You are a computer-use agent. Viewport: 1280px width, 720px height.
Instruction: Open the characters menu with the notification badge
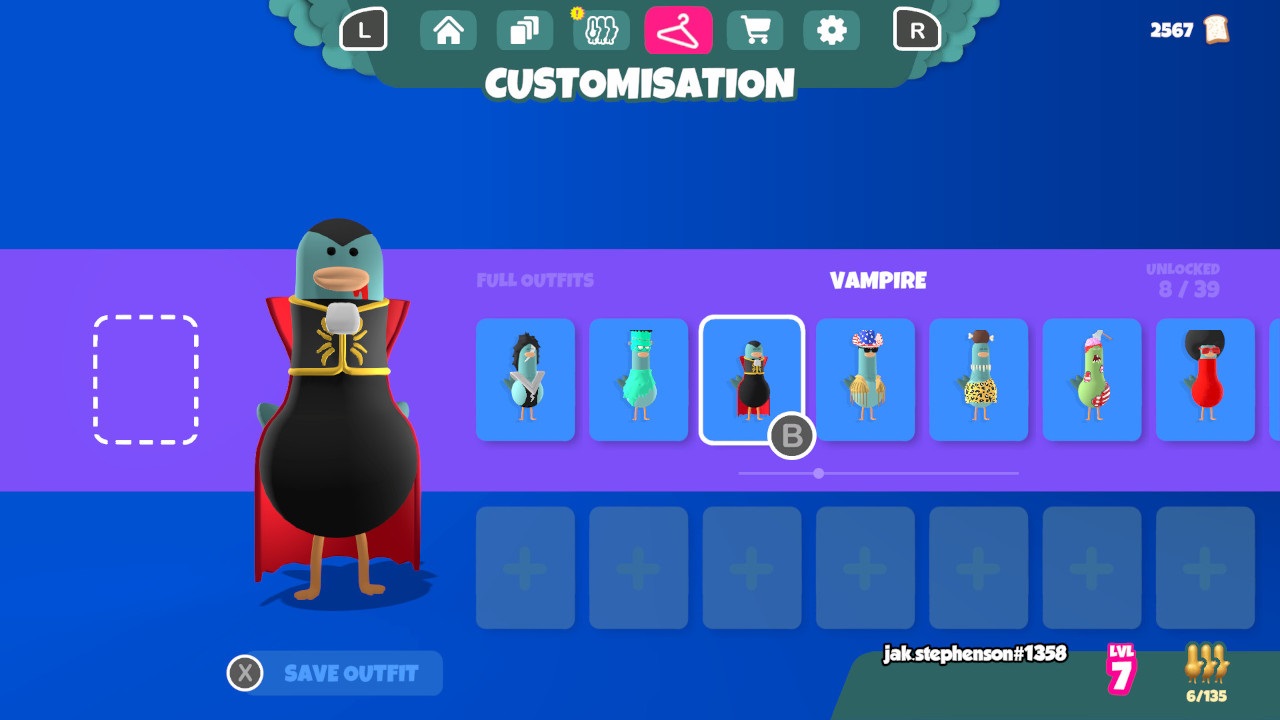click(601, 30)
